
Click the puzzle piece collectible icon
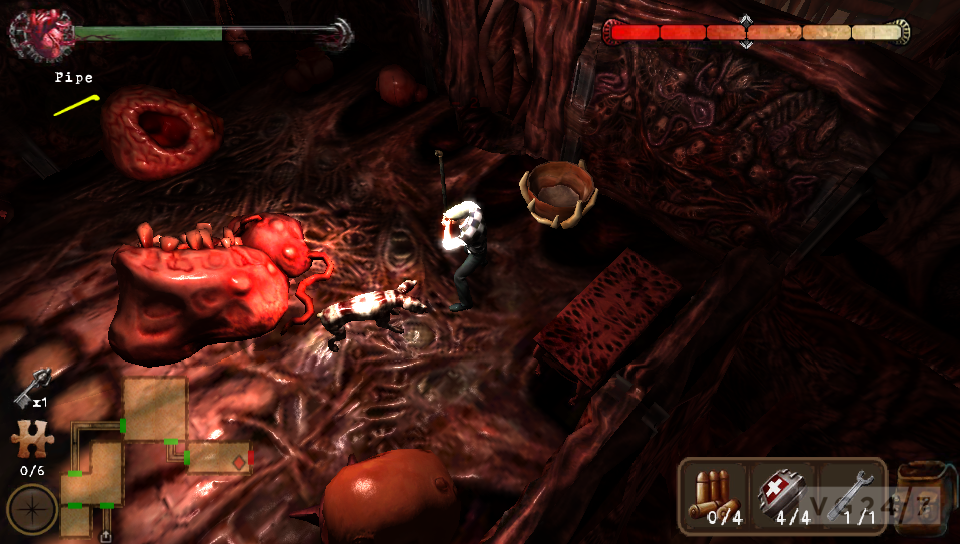(x=30, y=441)
